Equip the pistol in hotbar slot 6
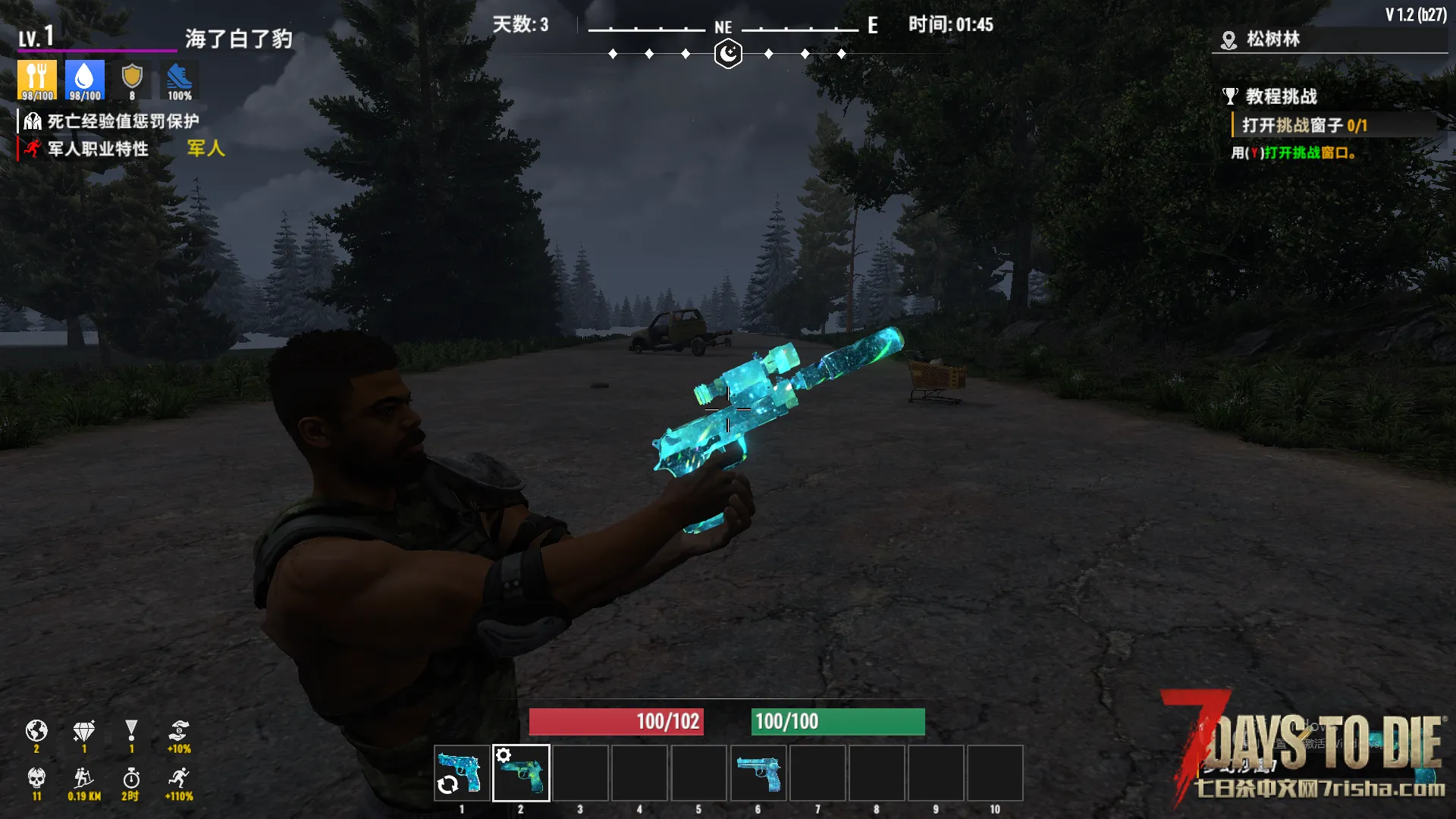1456x819 pixels. click(758, 773)
